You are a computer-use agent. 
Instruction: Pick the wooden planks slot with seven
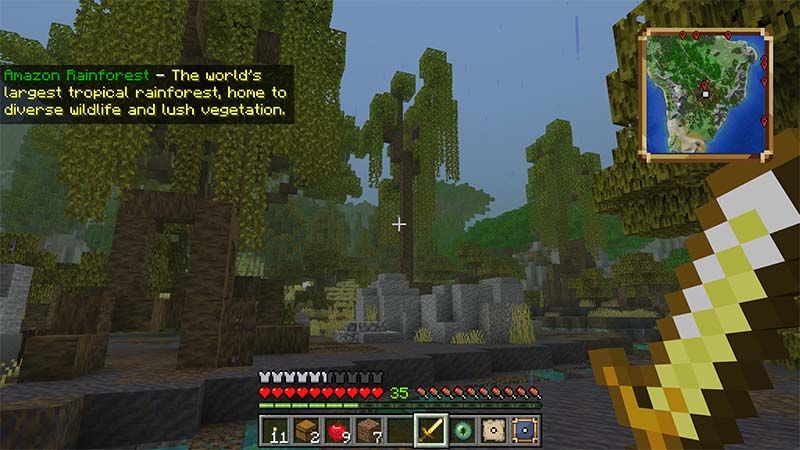(369, 431)
